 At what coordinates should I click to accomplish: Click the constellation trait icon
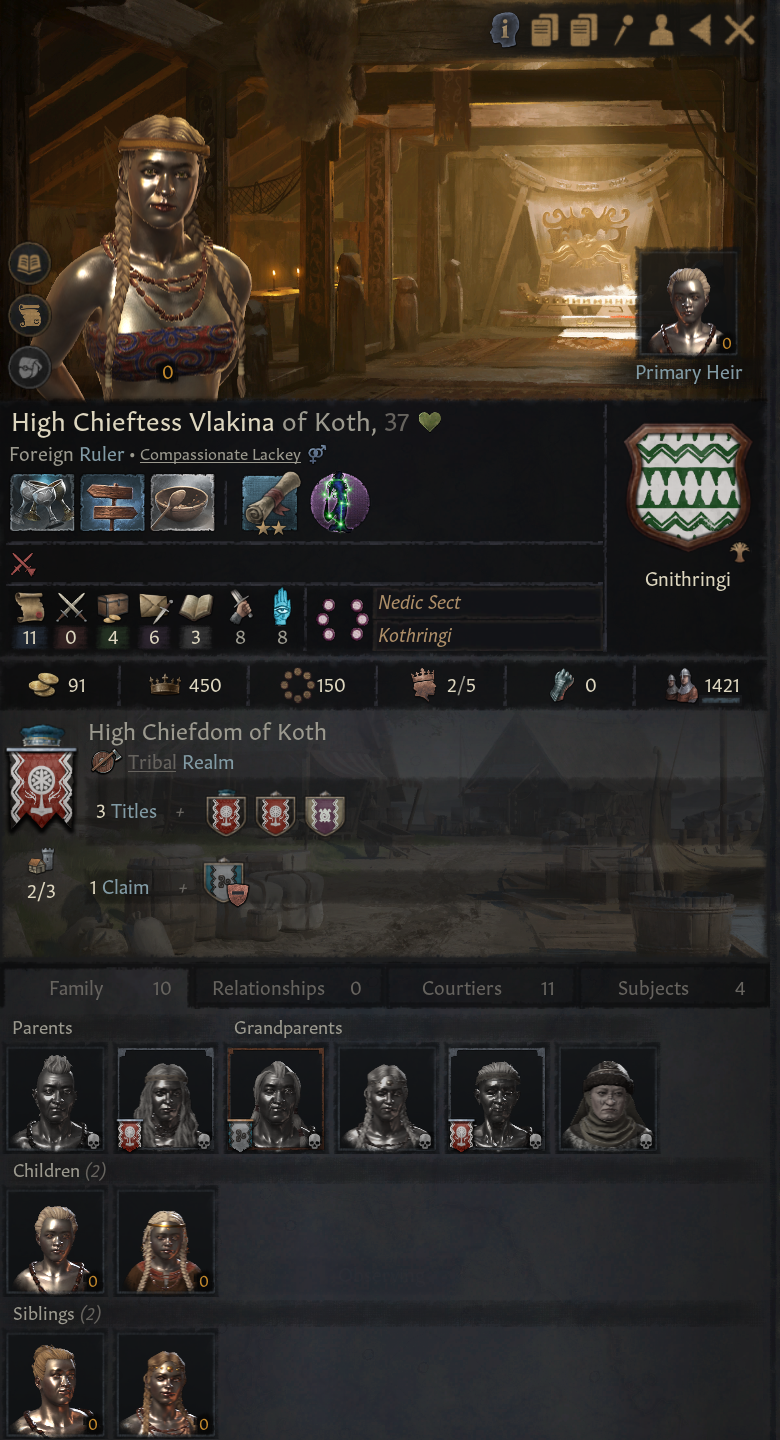click(x=340, y=502)
